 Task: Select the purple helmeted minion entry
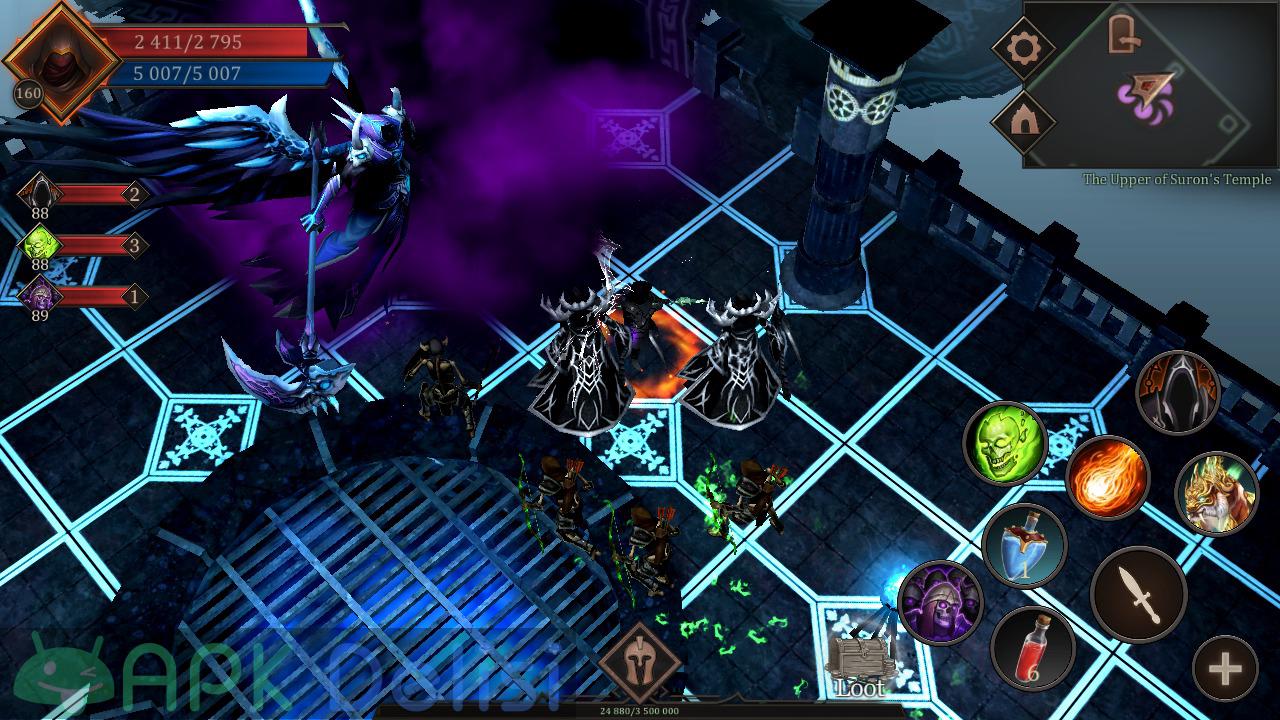click(x=42, y=296)
